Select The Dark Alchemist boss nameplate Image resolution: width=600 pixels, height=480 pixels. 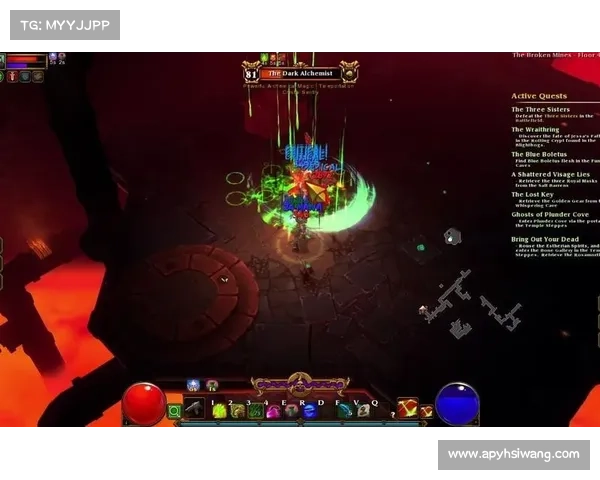(x=300, y=72)
